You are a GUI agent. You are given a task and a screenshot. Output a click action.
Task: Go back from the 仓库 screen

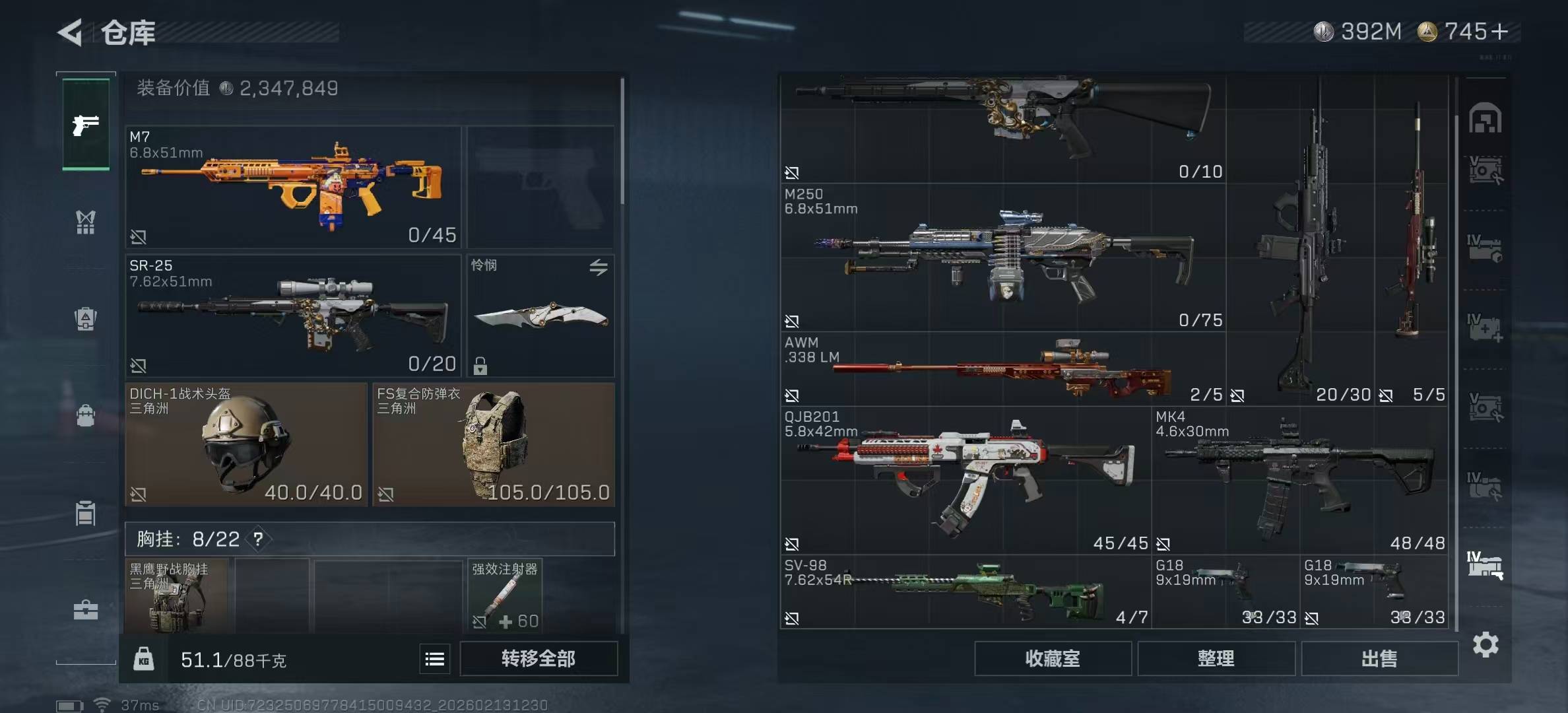point(71,32)
